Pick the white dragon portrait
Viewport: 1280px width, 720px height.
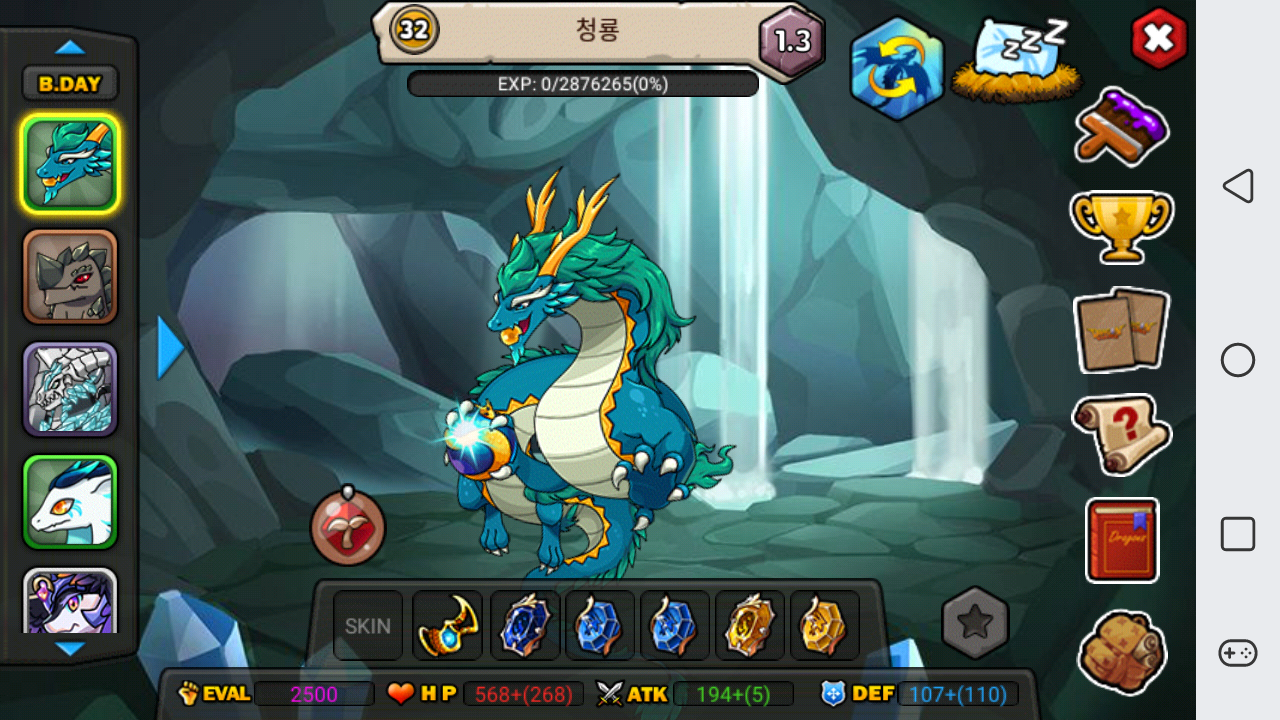pos(70,502)
